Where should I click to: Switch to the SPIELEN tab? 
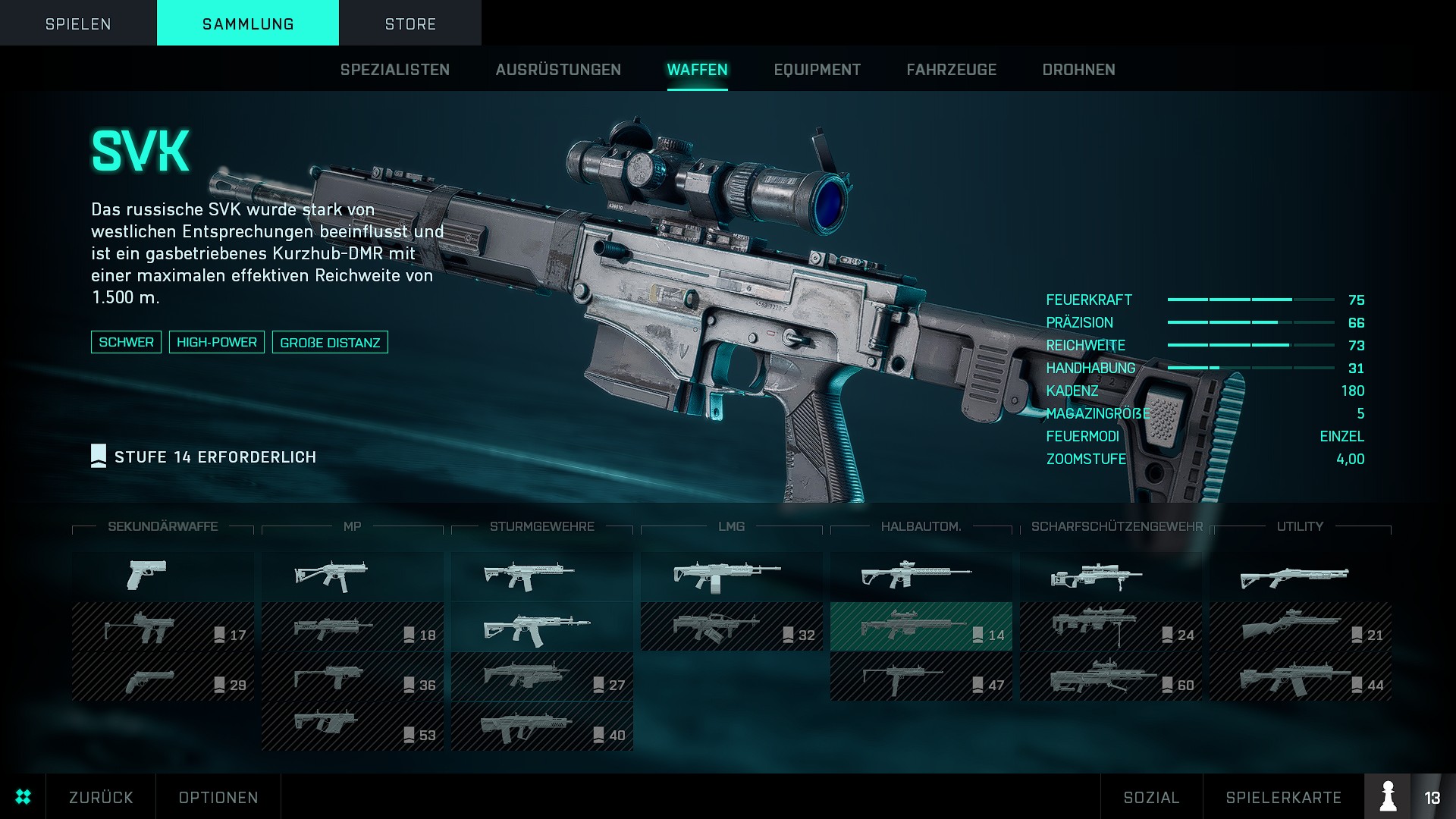tap(78, 24)
